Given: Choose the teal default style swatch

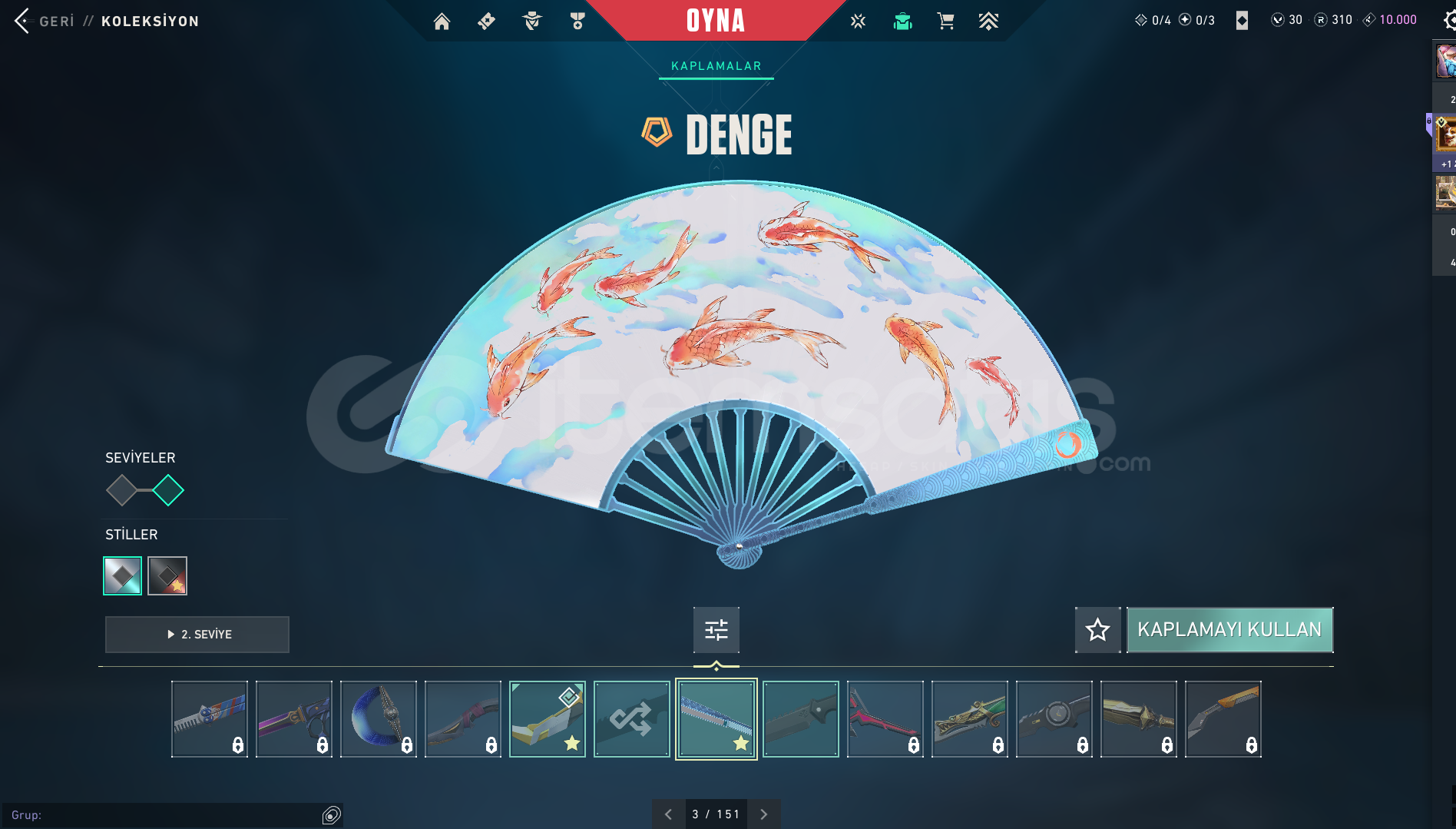Looking at the screenshot, I should [123, 575].
